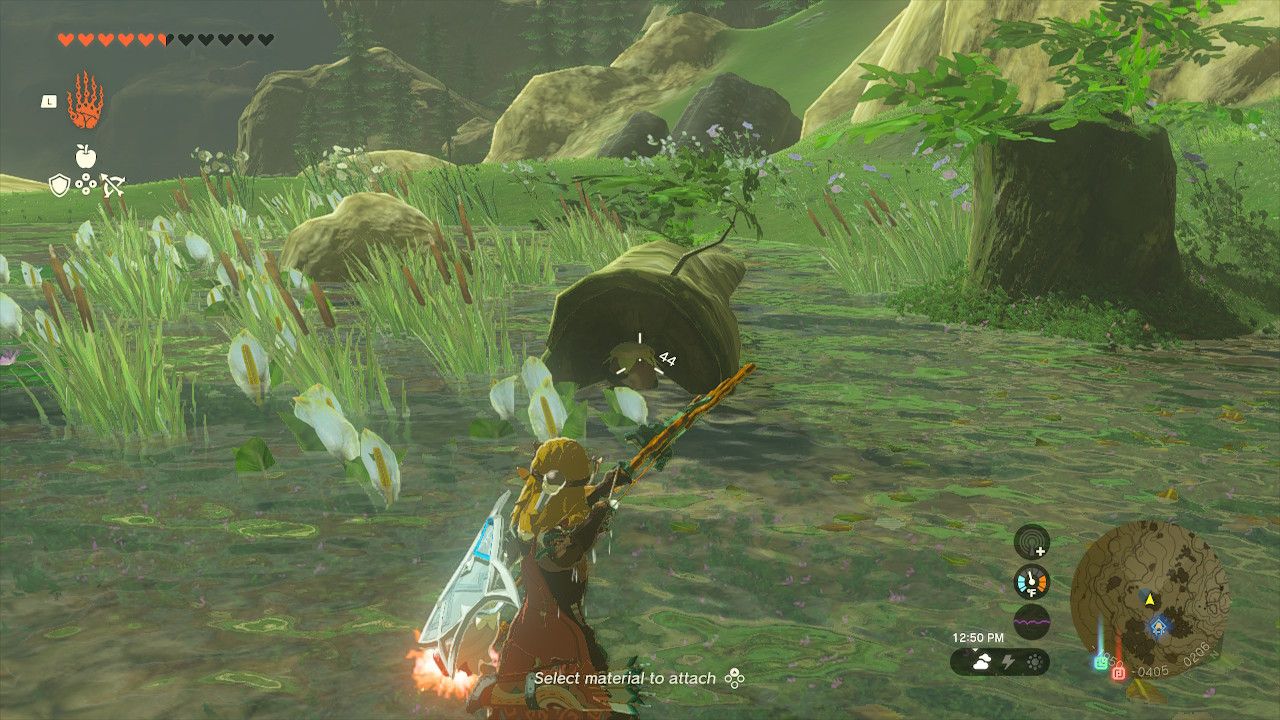
Task: Select the first full red heart
Action: [66, 38]
